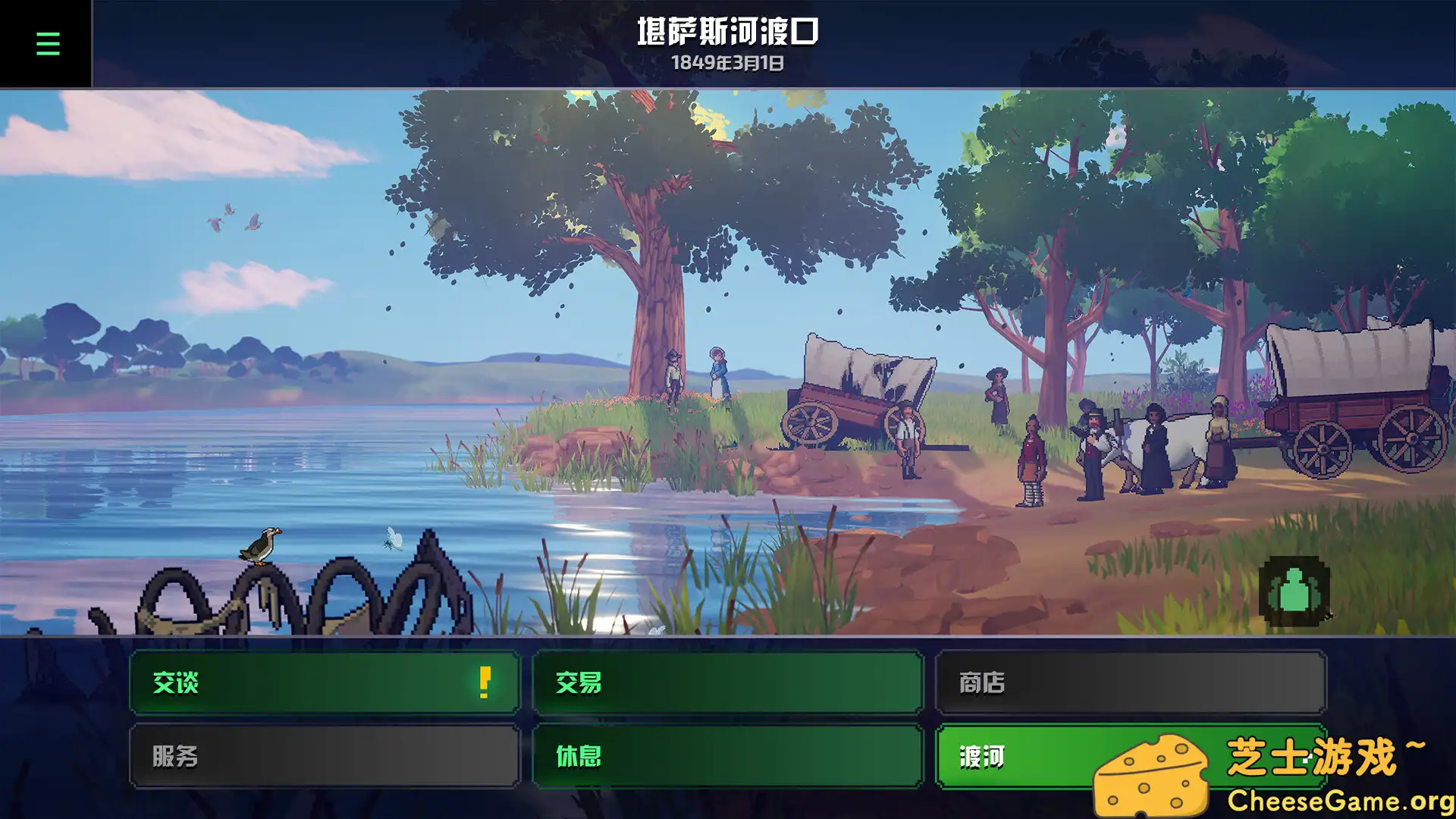Image resolution: width=1456 pixels, height=819 pixels.
Task: Open the hamburger menu top left
Action: click(47, 43)
